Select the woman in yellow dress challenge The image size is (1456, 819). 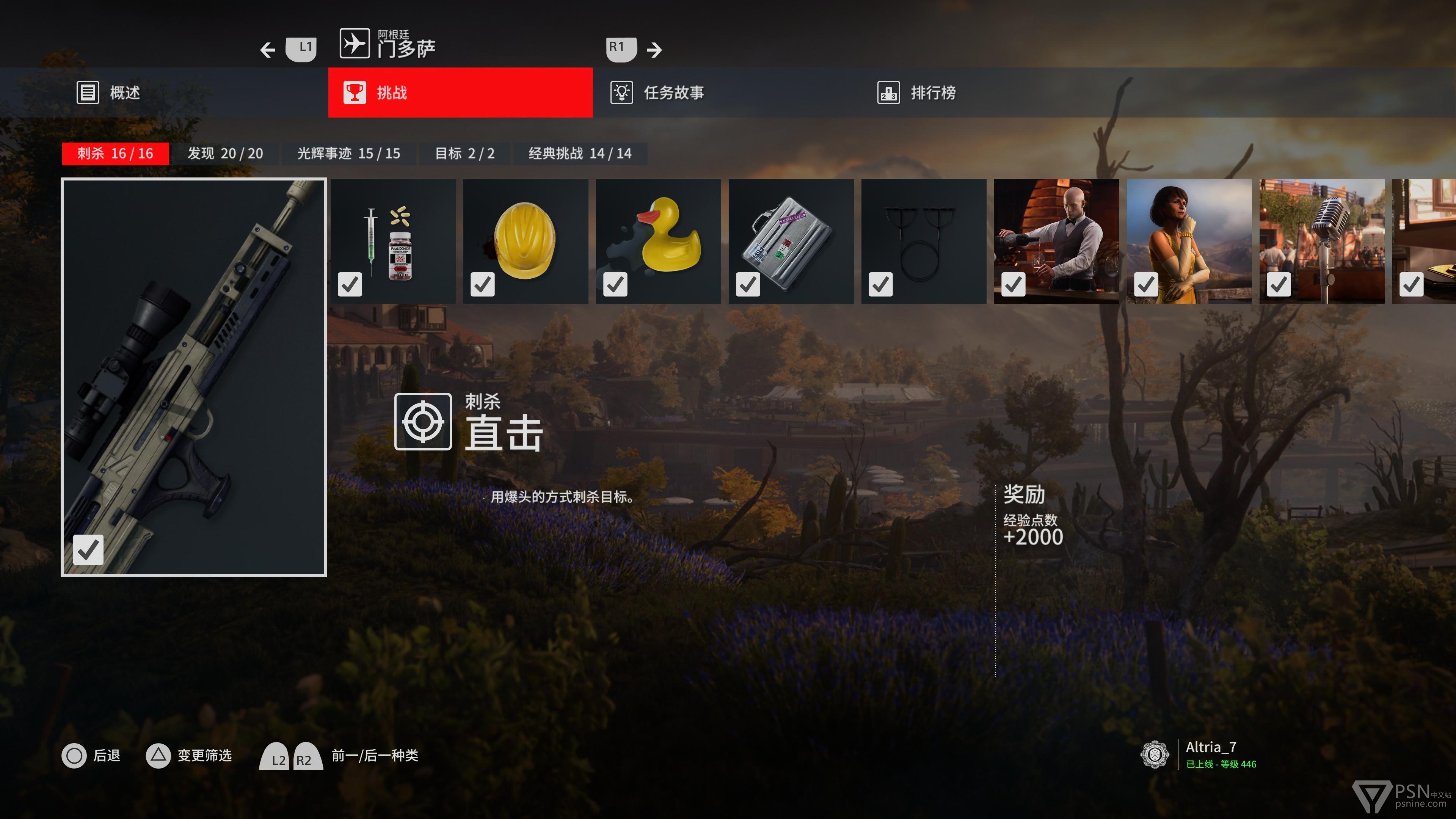(x=1189, y=242)
